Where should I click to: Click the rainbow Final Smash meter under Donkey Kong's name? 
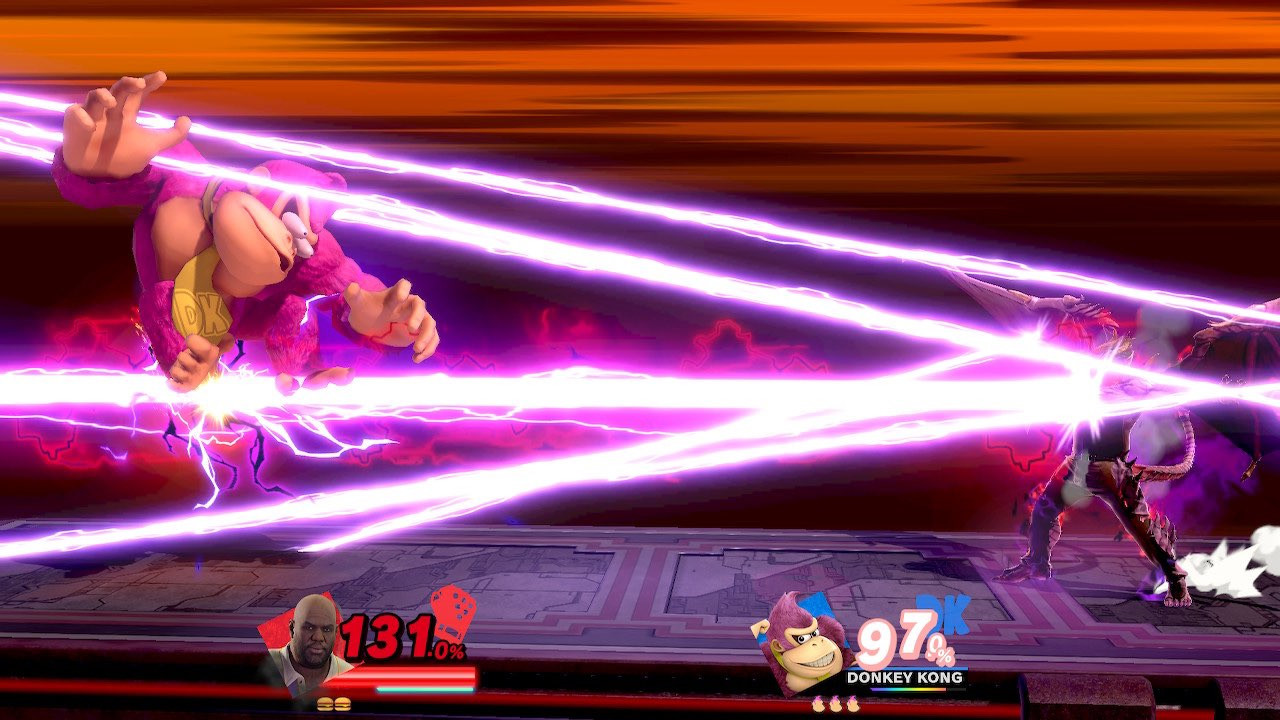[x=908, y=689]
